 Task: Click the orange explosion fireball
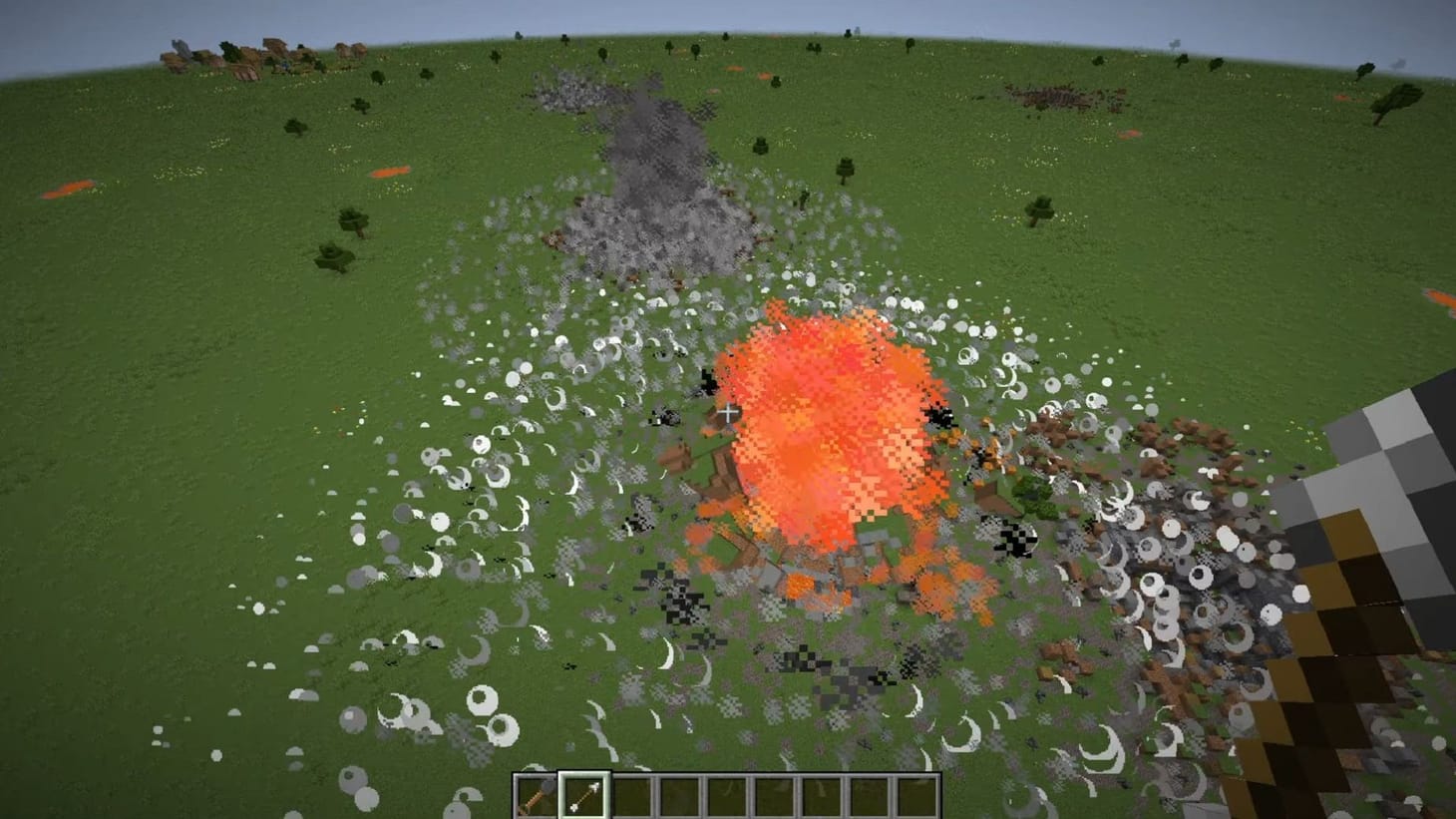pos(828,429)
